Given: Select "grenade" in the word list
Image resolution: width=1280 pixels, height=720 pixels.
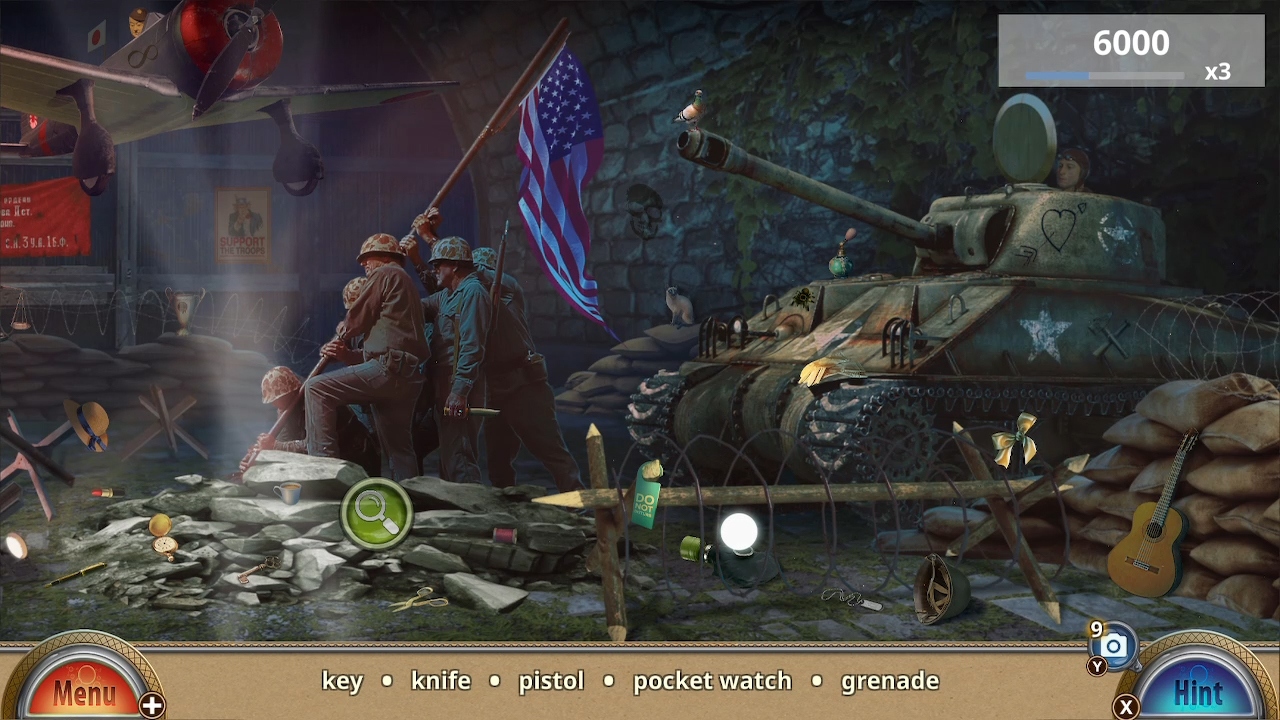Looking at the screenshot, I should click(891, 681).
